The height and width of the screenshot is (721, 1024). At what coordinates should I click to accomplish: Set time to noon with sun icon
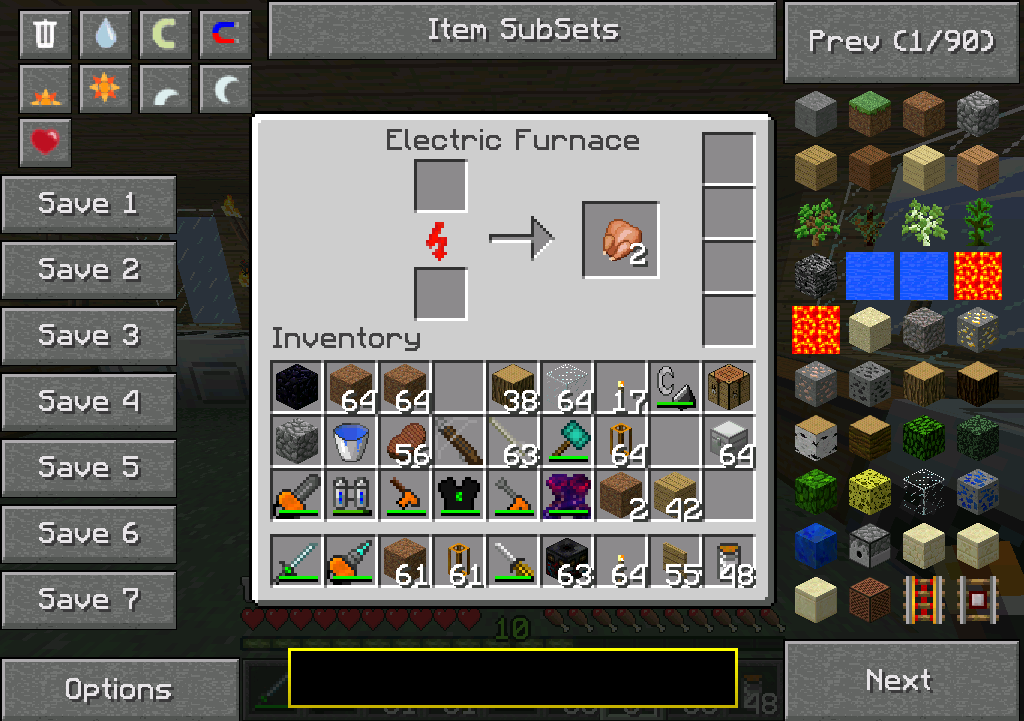click(105, 89)
